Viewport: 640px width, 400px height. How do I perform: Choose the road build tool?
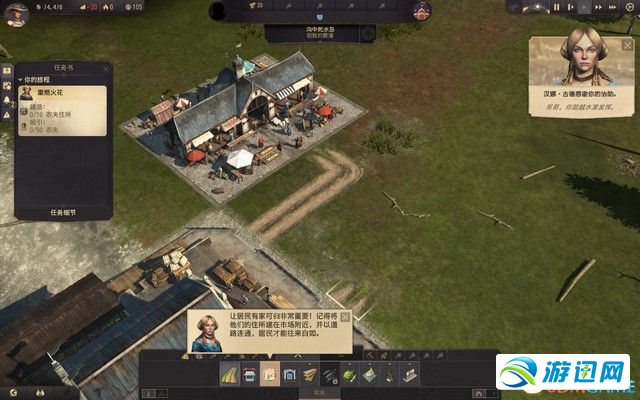coord(229,375)
